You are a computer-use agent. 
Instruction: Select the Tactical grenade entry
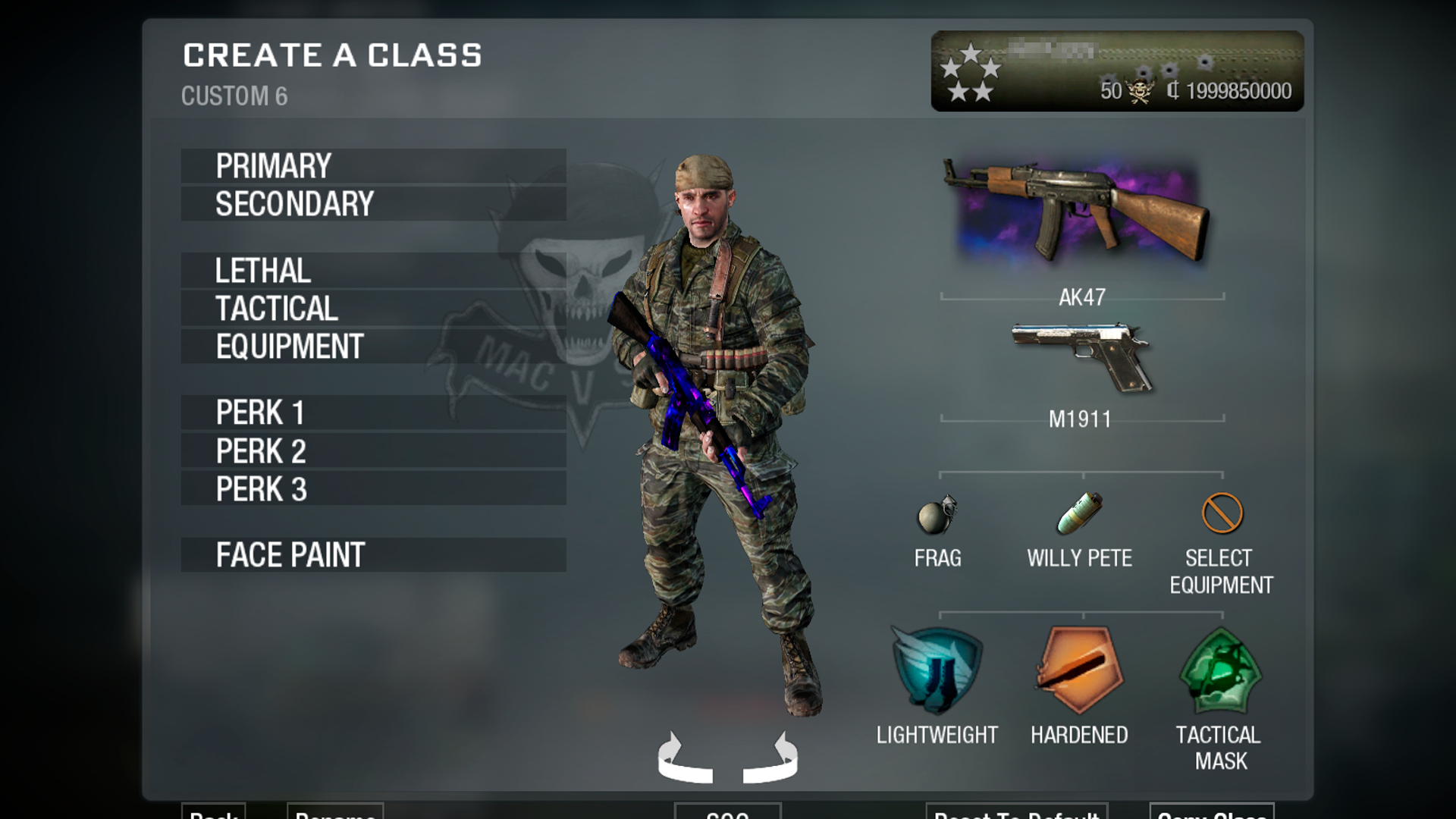(373, 309)
